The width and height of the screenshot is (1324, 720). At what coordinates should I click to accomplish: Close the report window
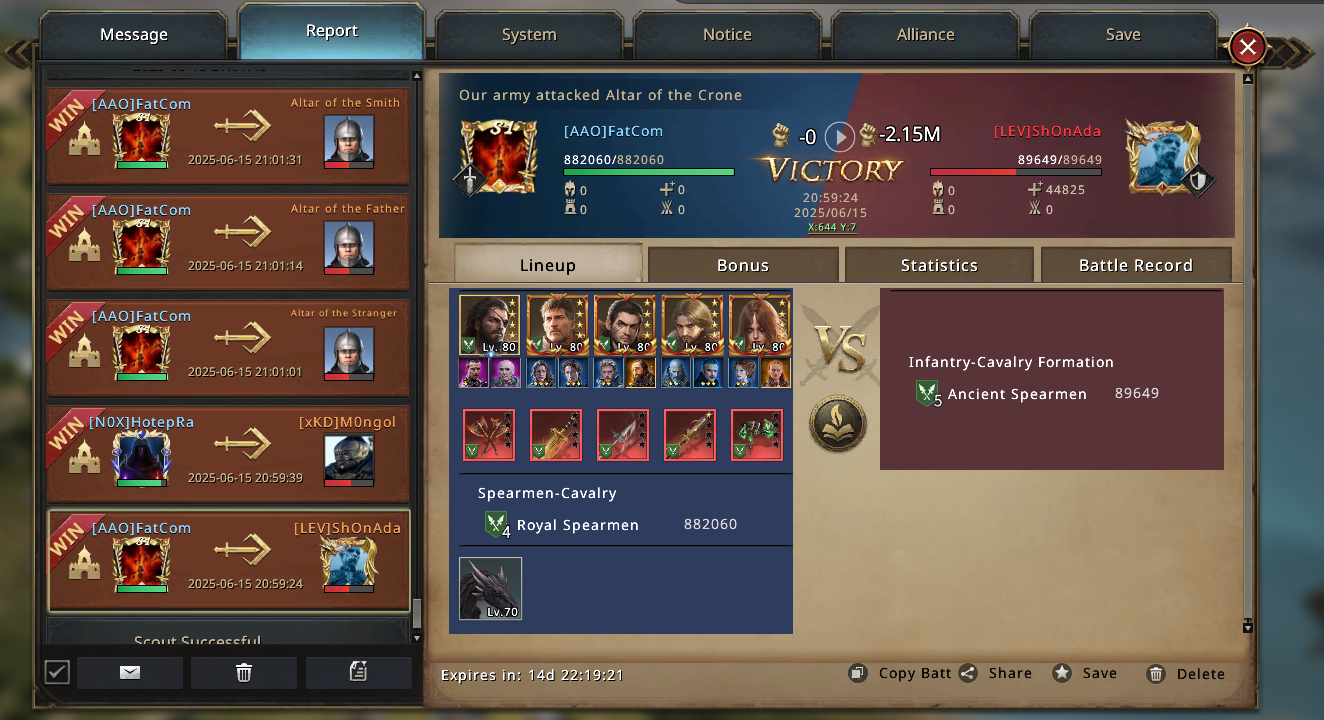[x=1247, y=47]
